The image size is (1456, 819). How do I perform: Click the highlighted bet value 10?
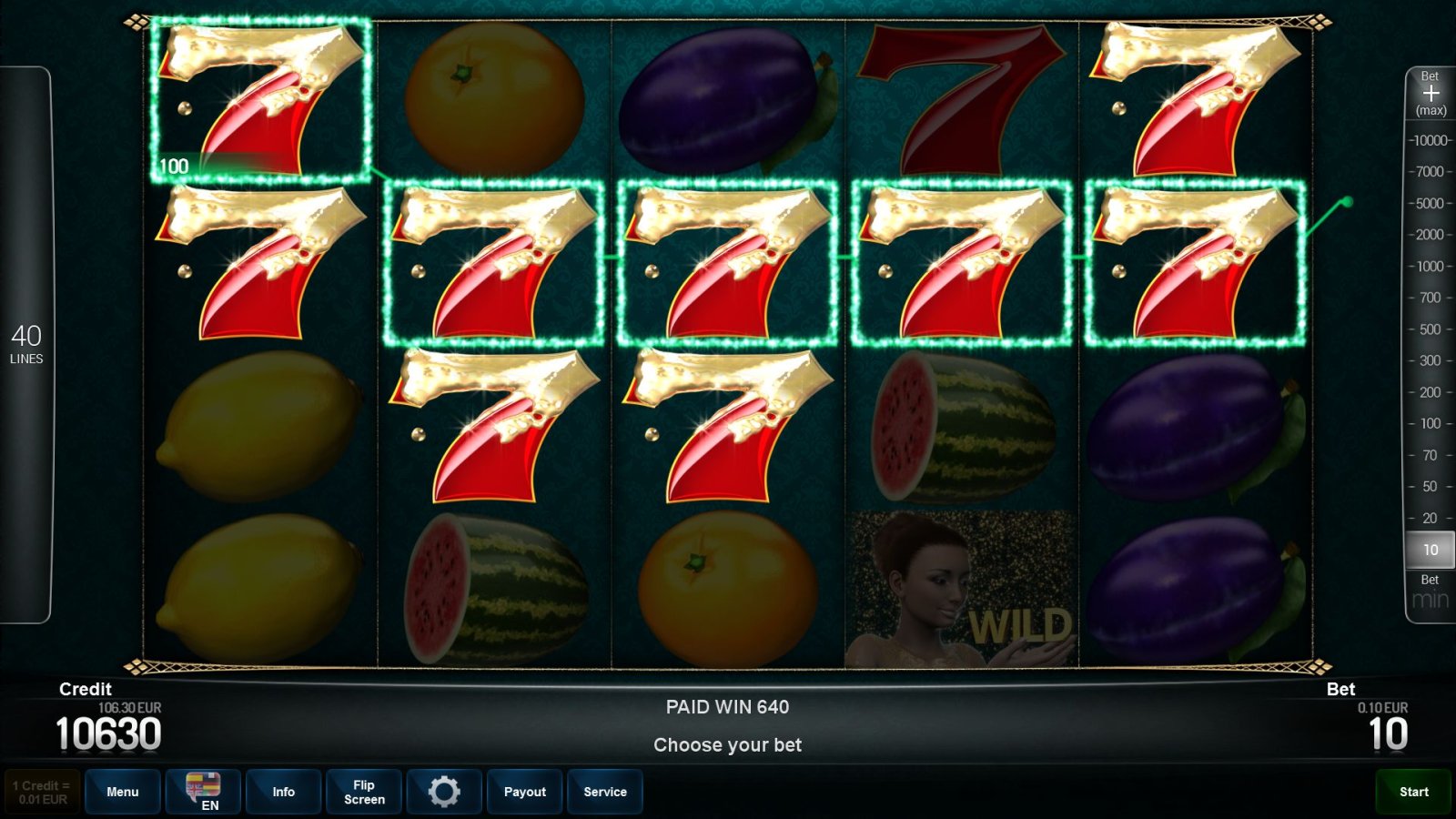(1429, 550)
